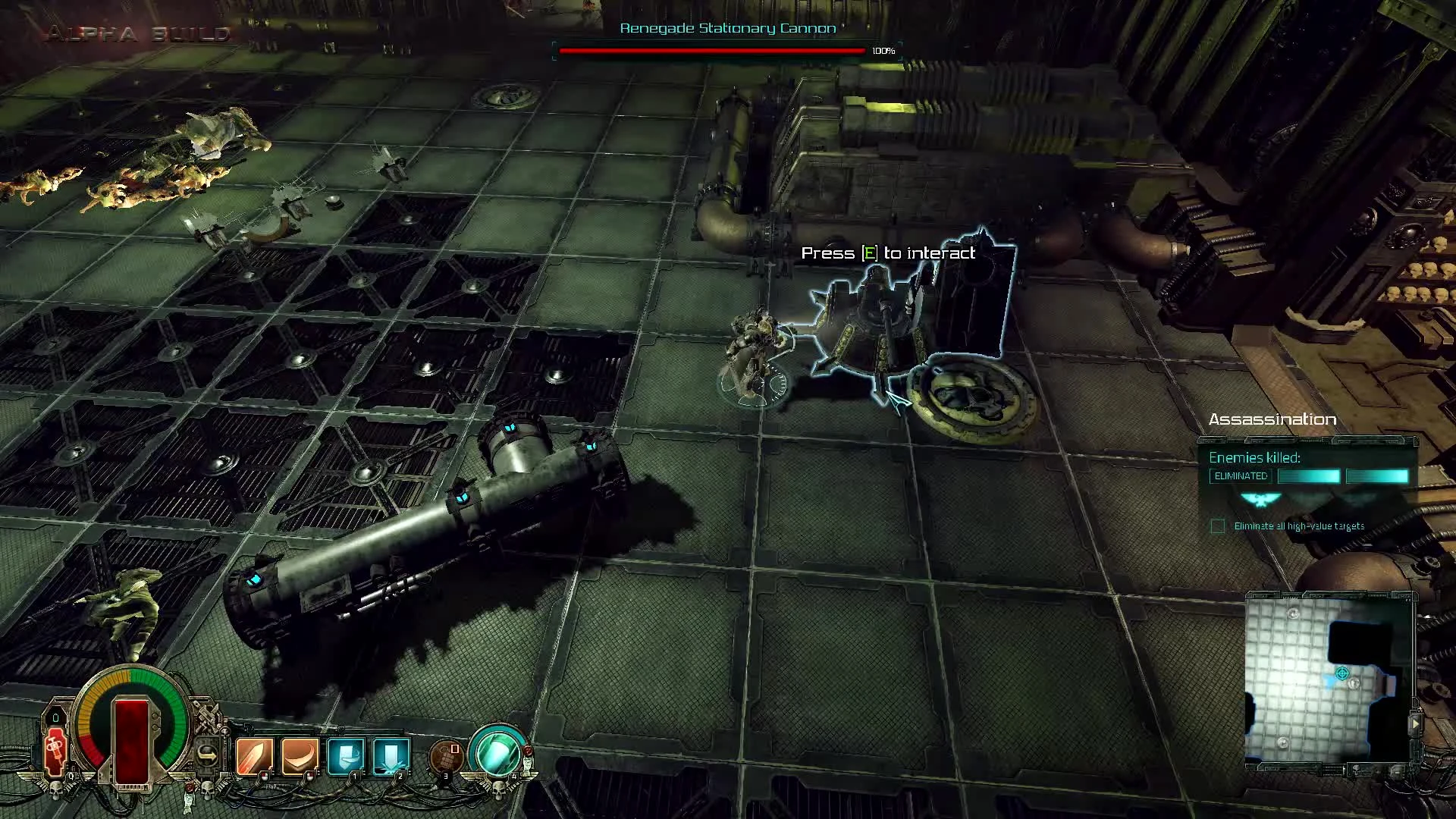Select the knife melee attack skill
Screen dimensions: 1456x819
point(255,754)
